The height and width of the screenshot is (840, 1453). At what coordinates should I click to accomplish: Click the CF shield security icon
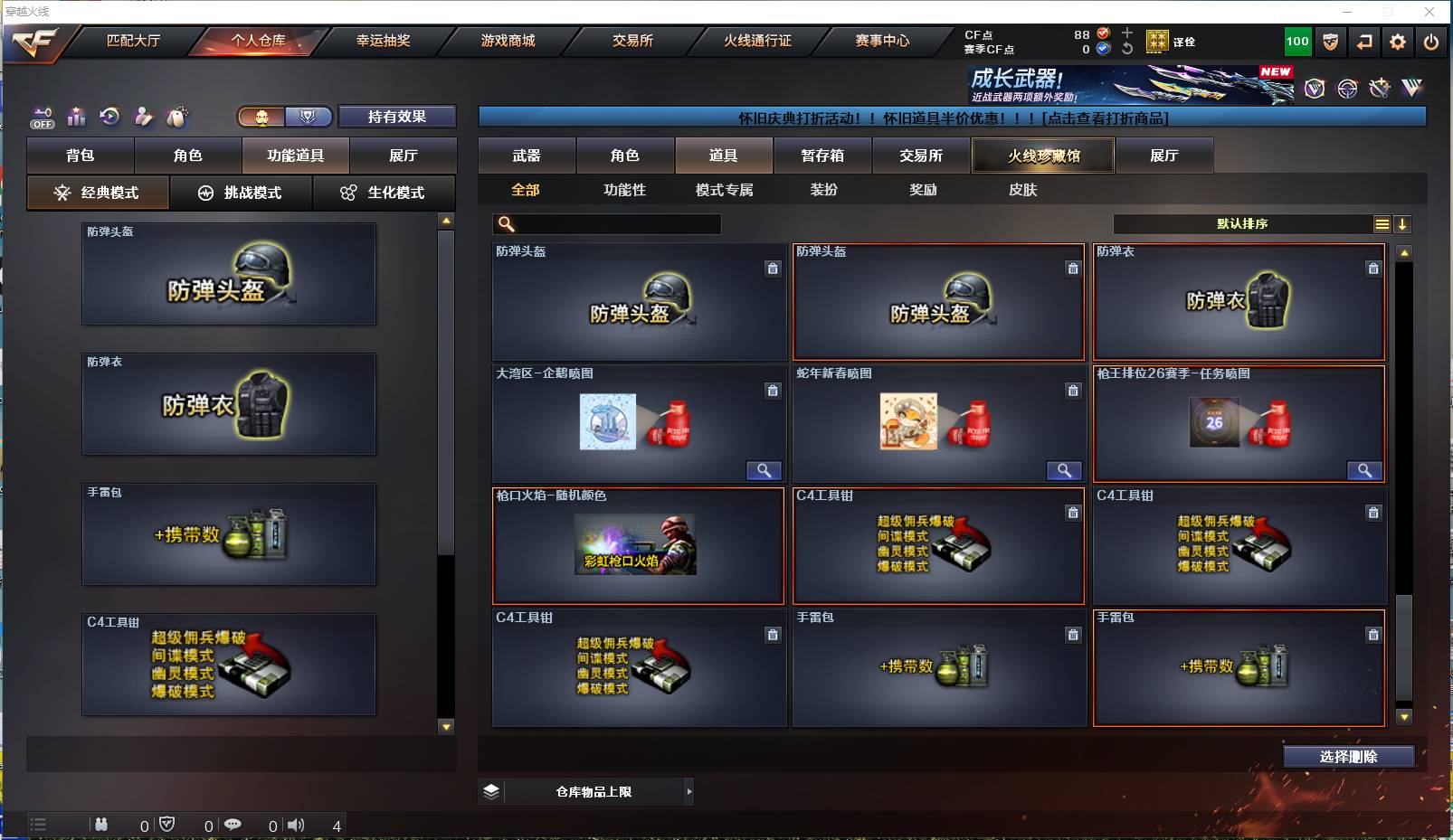pyautogui.click(x=1331, y=42)
